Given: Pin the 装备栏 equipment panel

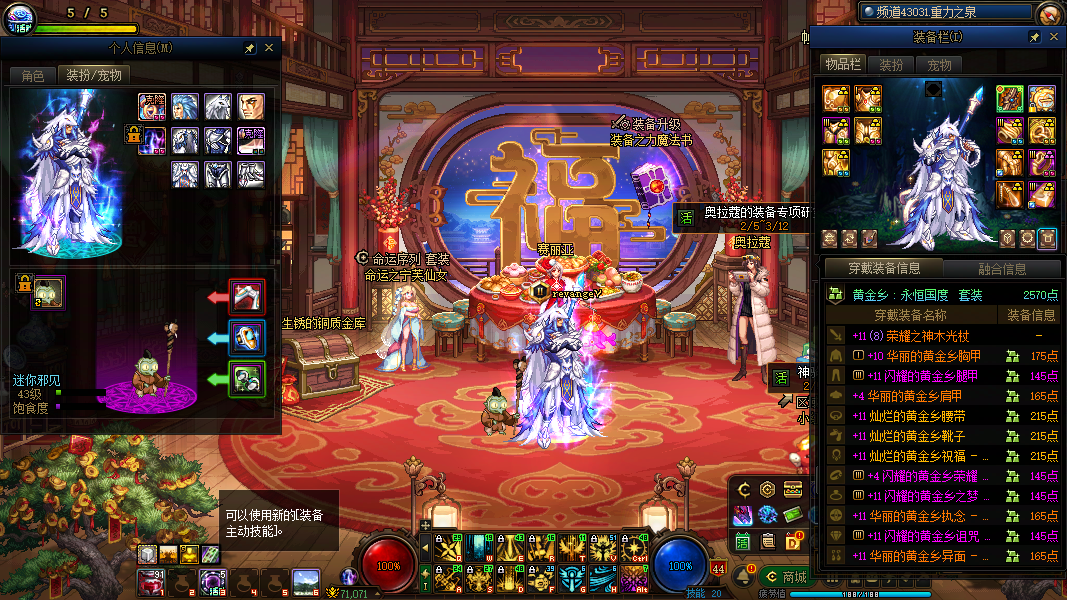Looking at the screenshot, I should point(1035,37).
